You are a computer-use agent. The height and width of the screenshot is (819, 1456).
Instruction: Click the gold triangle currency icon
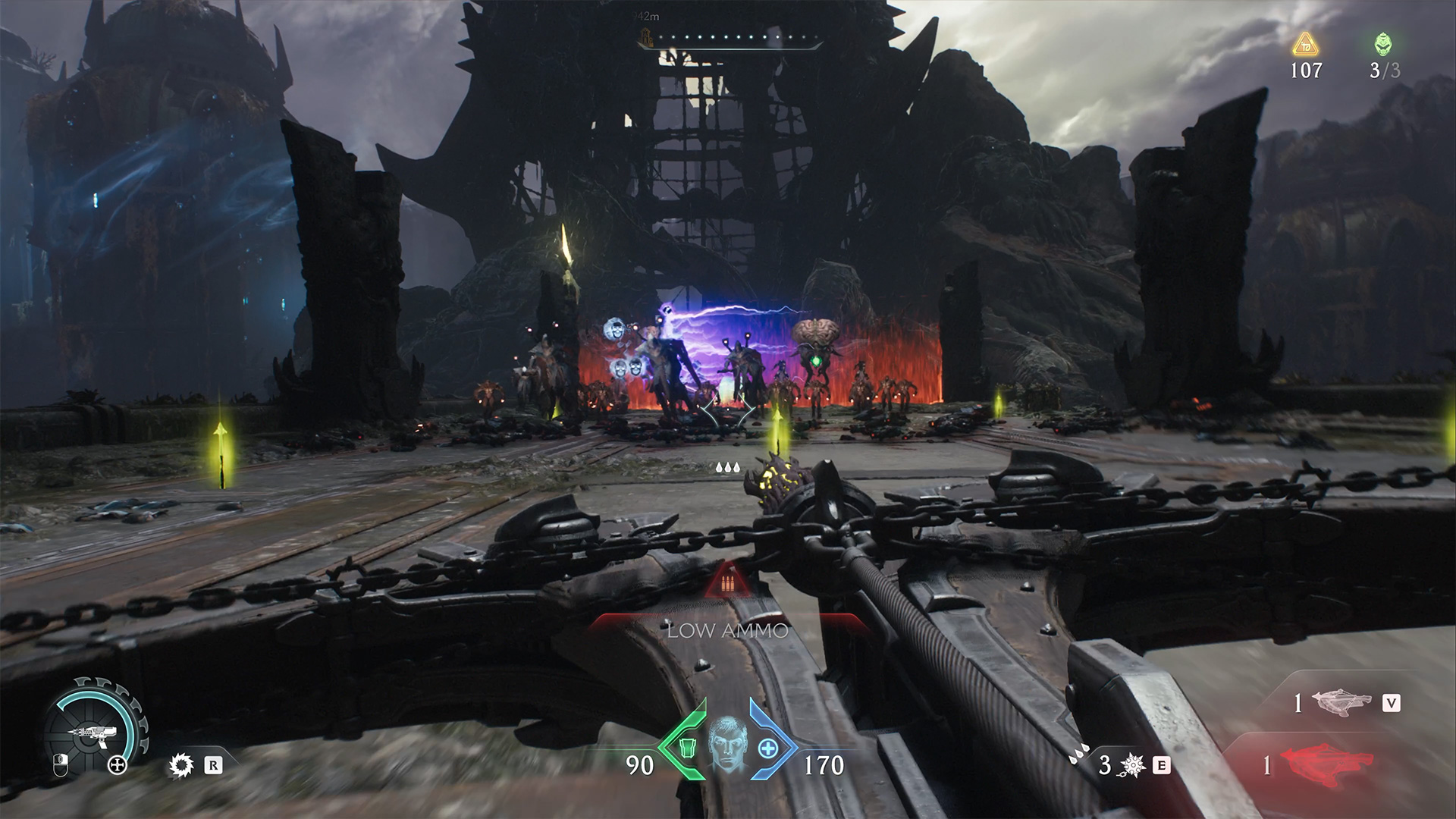(1305, 45)
